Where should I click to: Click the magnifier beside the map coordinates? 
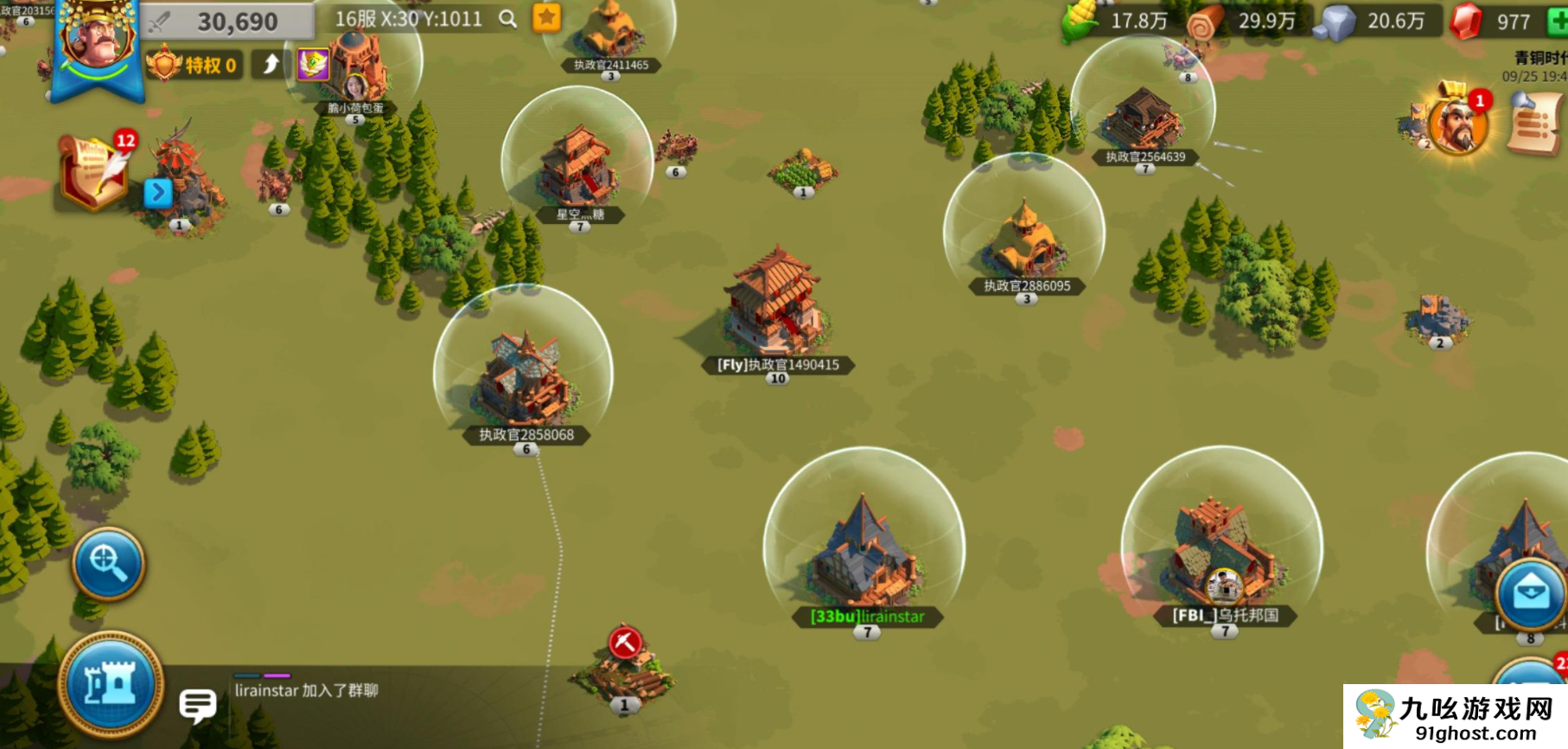[x=508, y=19]
